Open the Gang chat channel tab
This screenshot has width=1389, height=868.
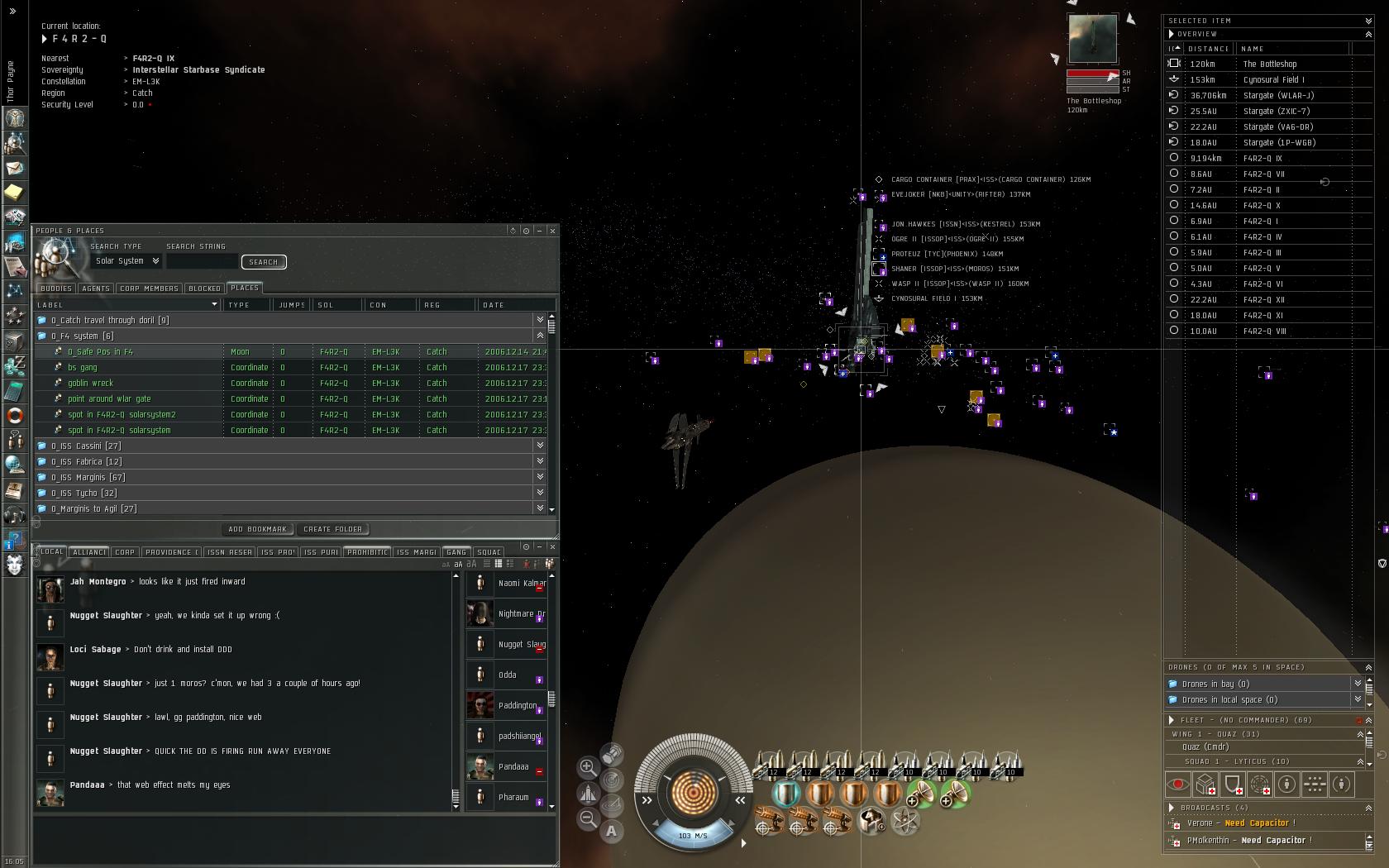(456, 552)
